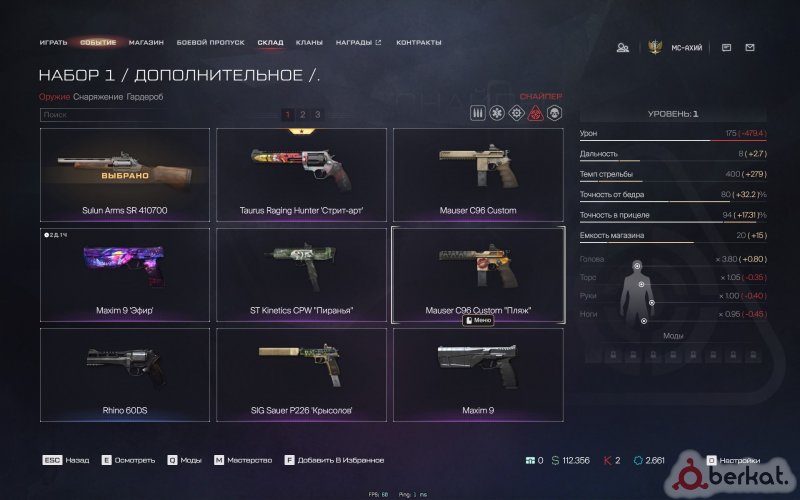The width and height of the screenshot is (800, 500).
Task: Pick the ST Kinetics CPW 'Пиранья'
Action: [x=301, y=275]
